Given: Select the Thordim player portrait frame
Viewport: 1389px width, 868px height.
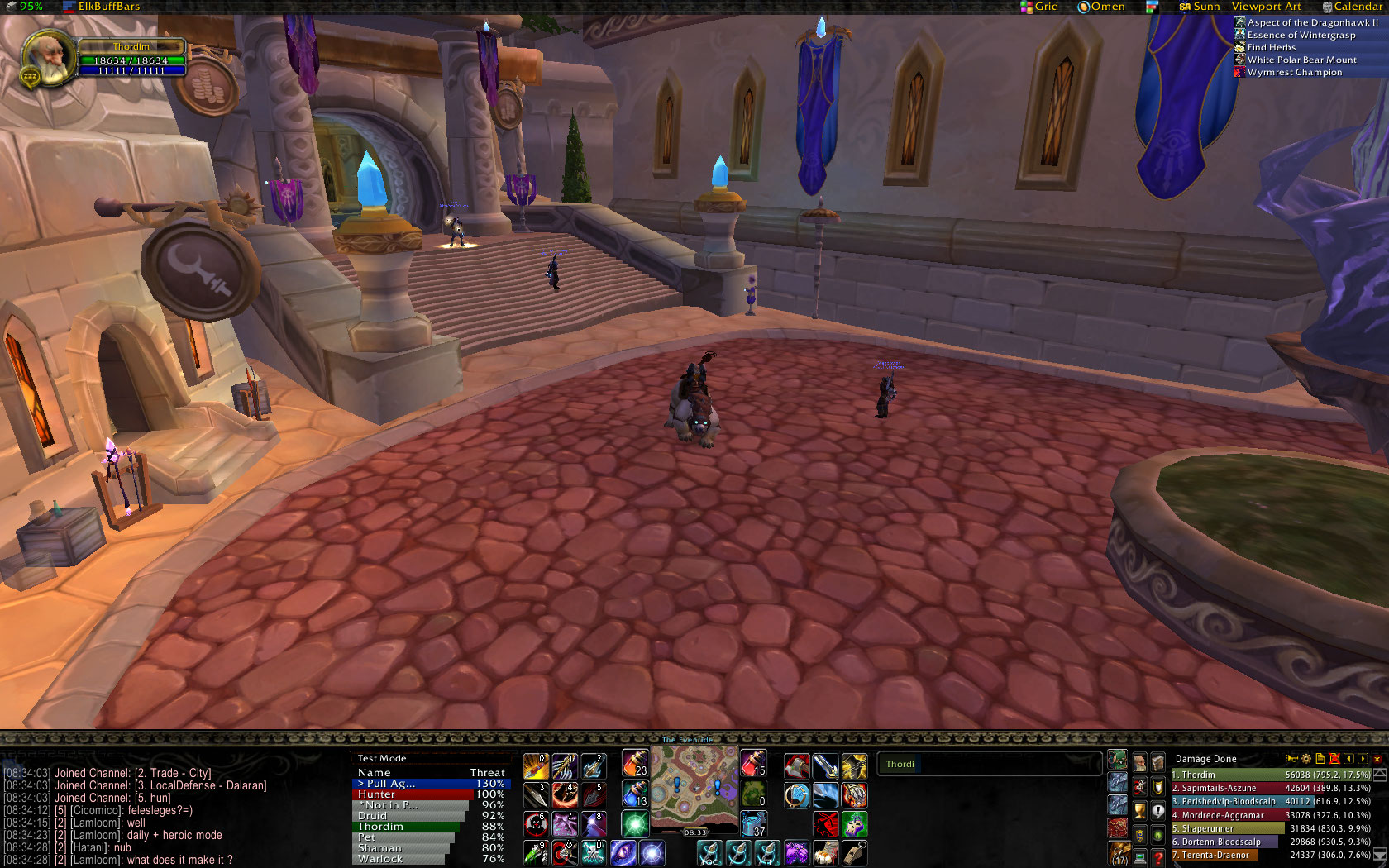Looking at the screenshot, I should coord(50,60).
